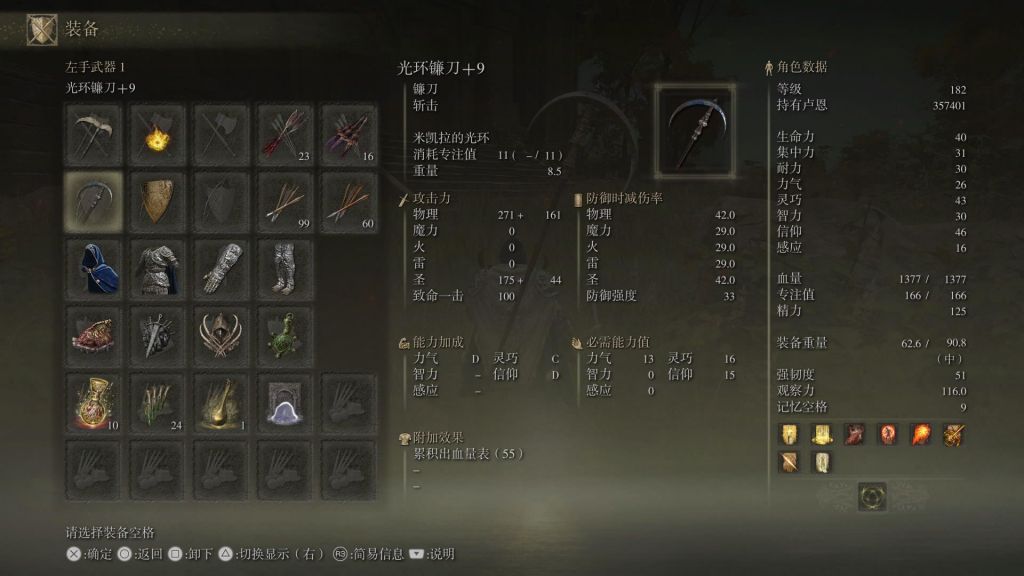Screen dimensions: 1024x576
Task: Select the gauntlets armor slot
Action: point(222,267)
